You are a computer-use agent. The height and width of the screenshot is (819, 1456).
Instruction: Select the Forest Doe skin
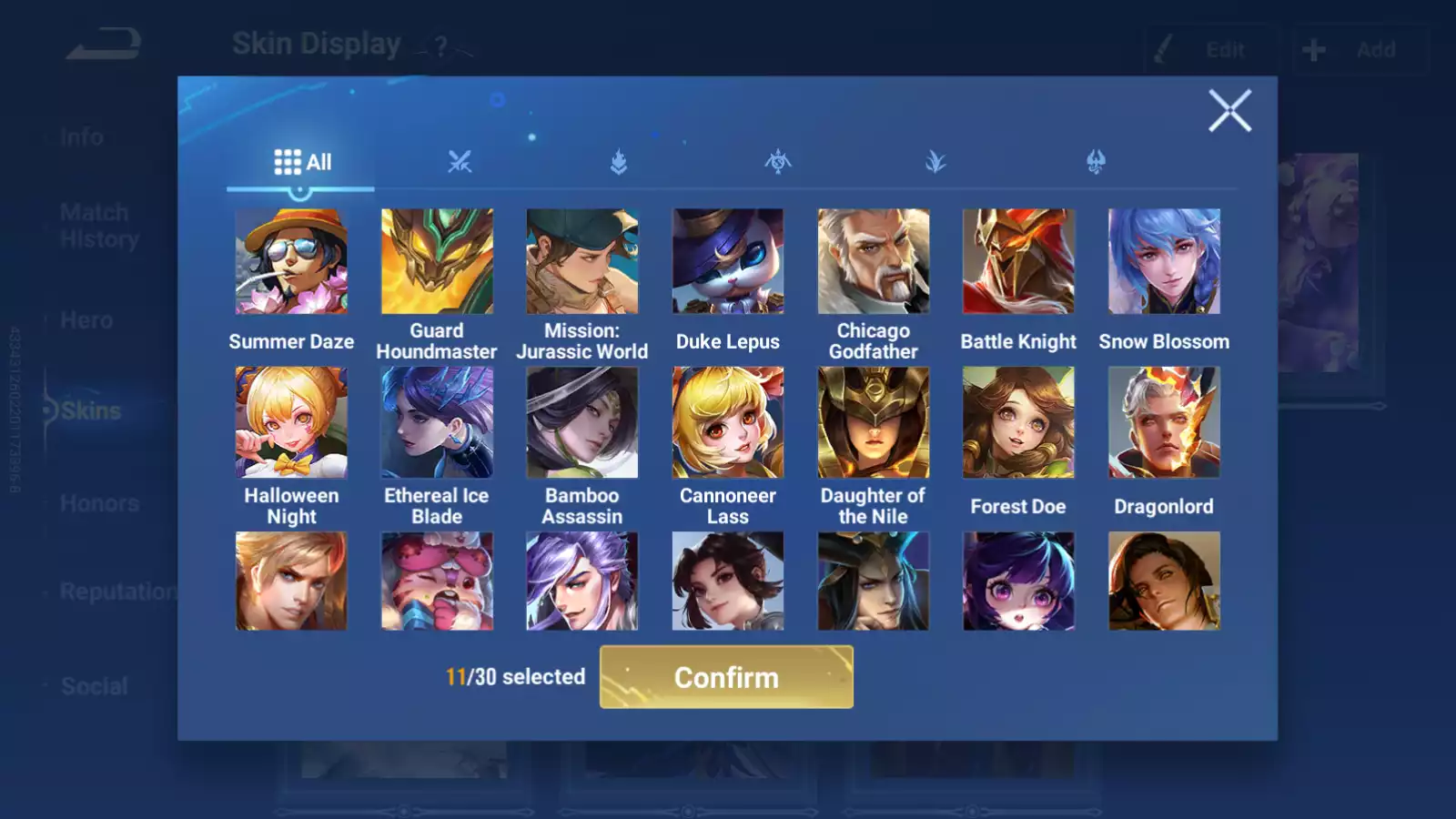pyautogui.click(x=1018, y=422)
